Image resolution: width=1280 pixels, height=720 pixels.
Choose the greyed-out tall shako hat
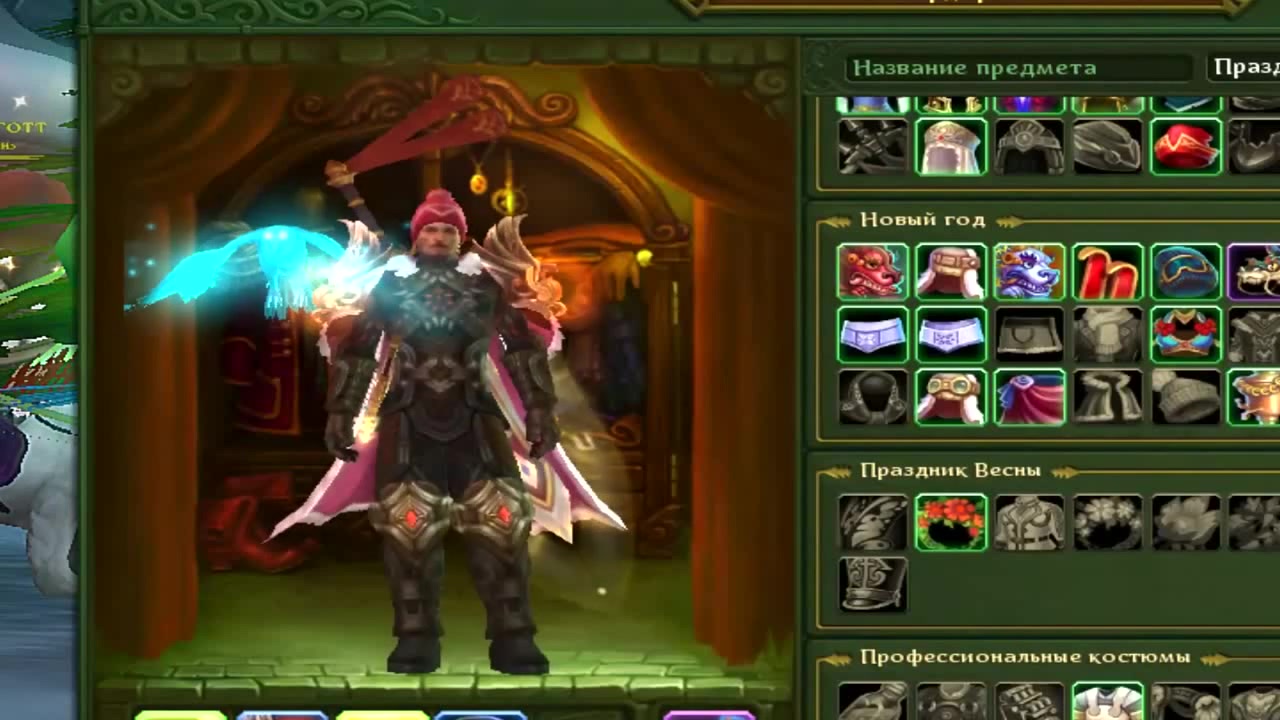coord(873,584)
